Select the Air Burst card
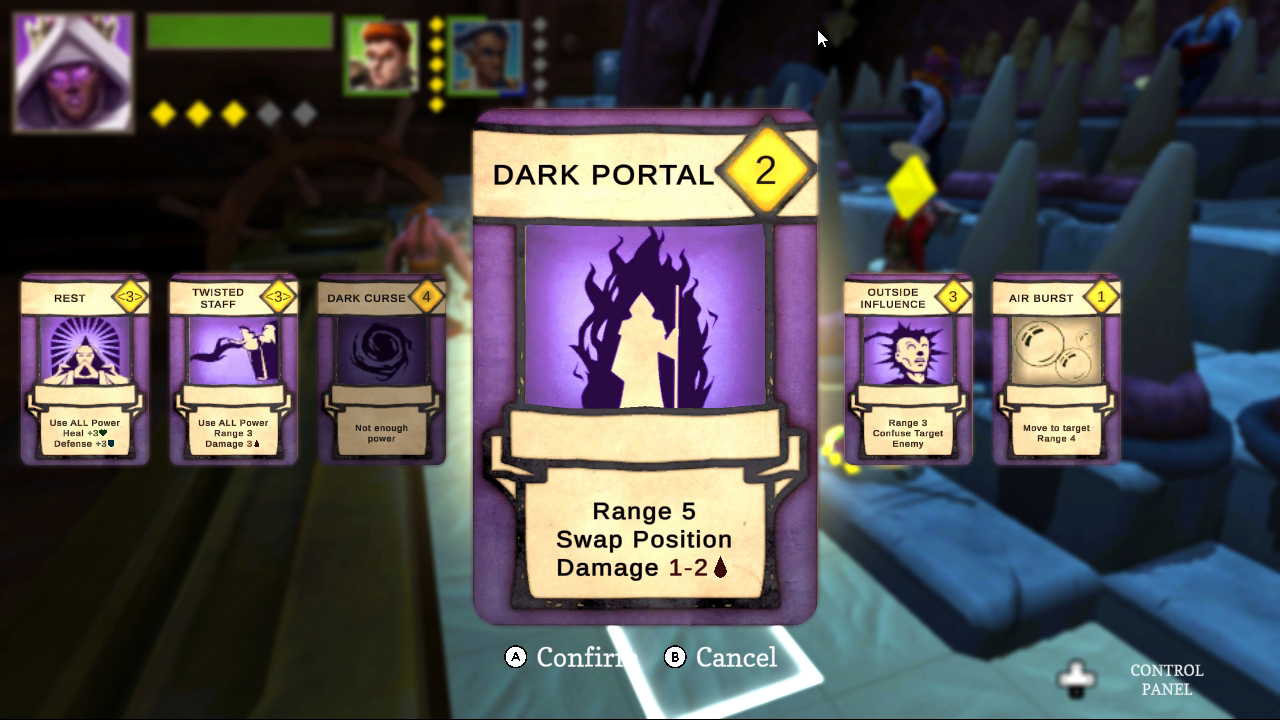Image resolution: width=1280 pixels, height=720 pixels. pos(1055,370)
